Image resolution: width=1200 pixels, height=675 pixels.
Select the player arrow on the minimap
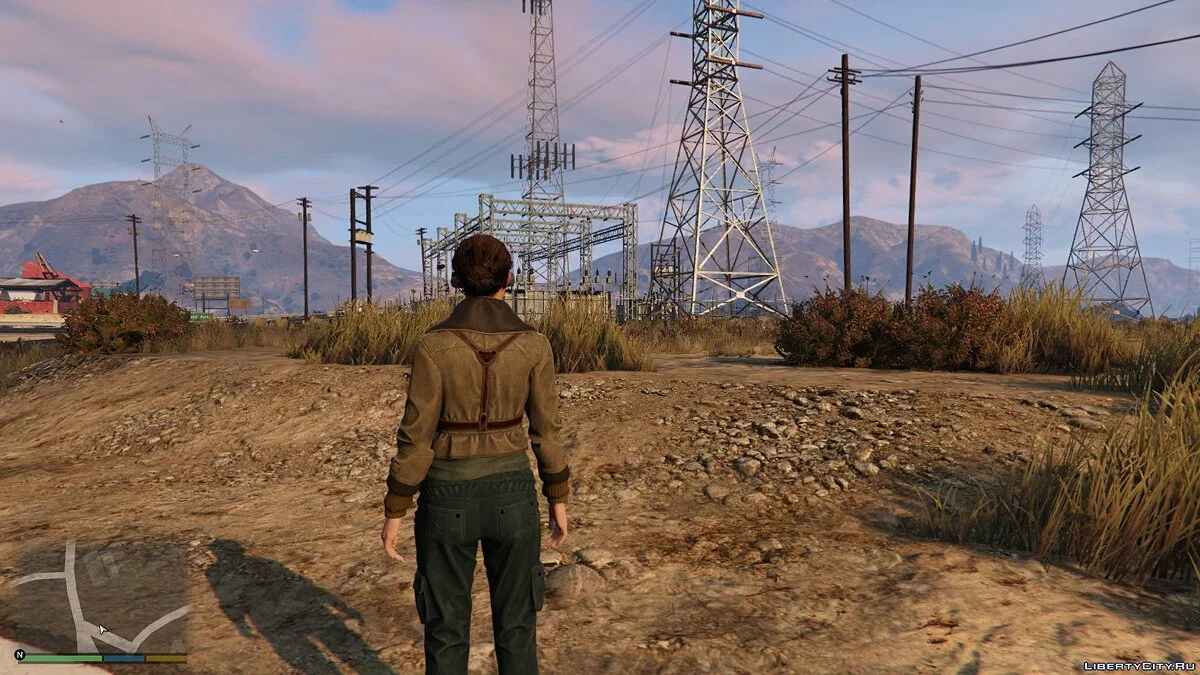tap(101, 629)
